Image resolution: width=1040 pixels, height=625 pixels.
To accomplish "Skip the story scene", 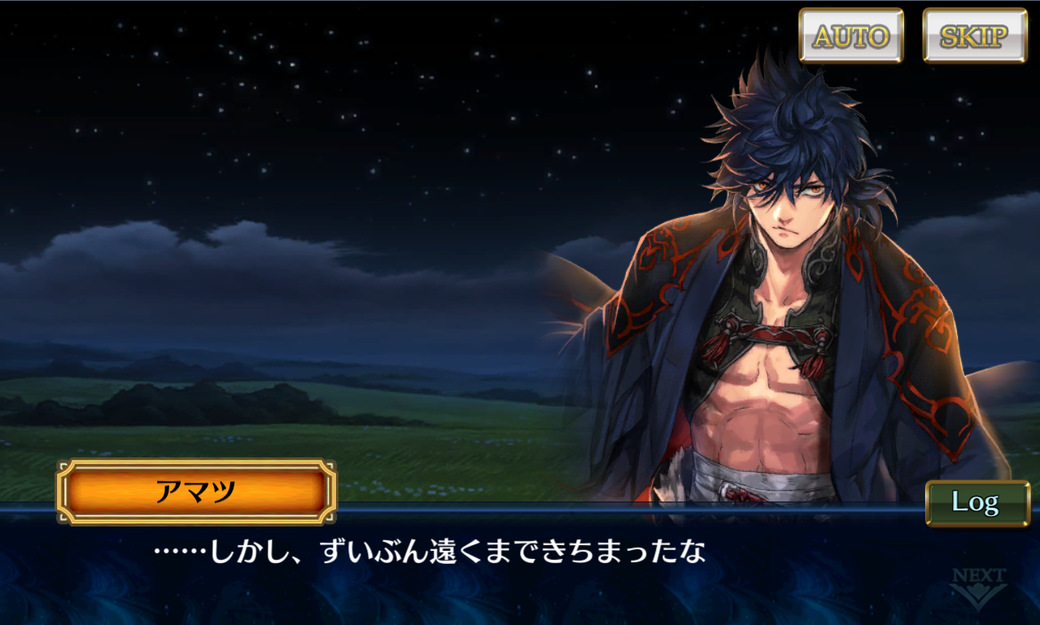I will [x=975, y=36].
